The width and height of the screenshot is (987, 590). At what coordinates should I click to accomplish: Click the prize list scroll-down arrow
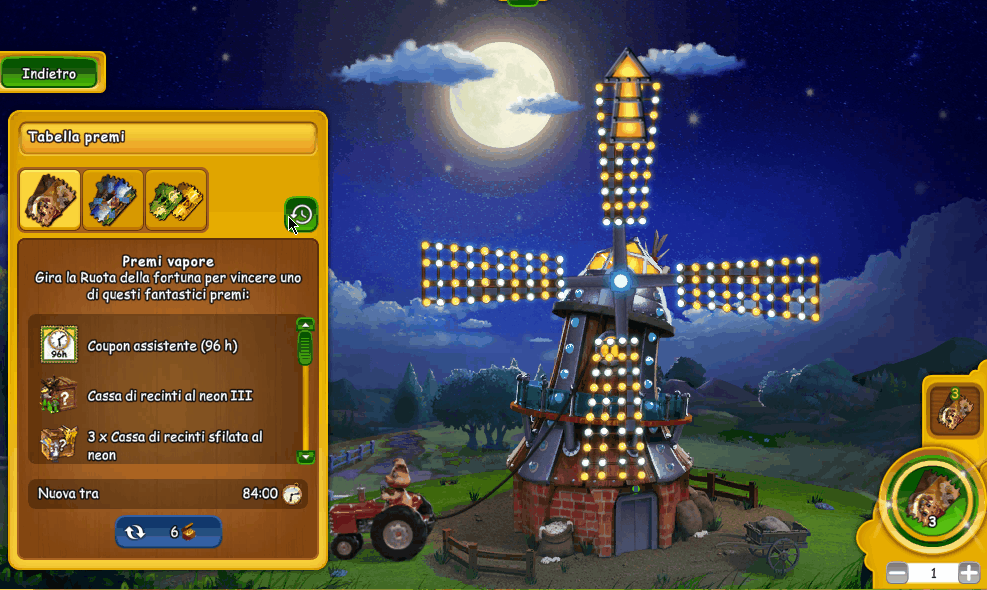coord(306,457)
